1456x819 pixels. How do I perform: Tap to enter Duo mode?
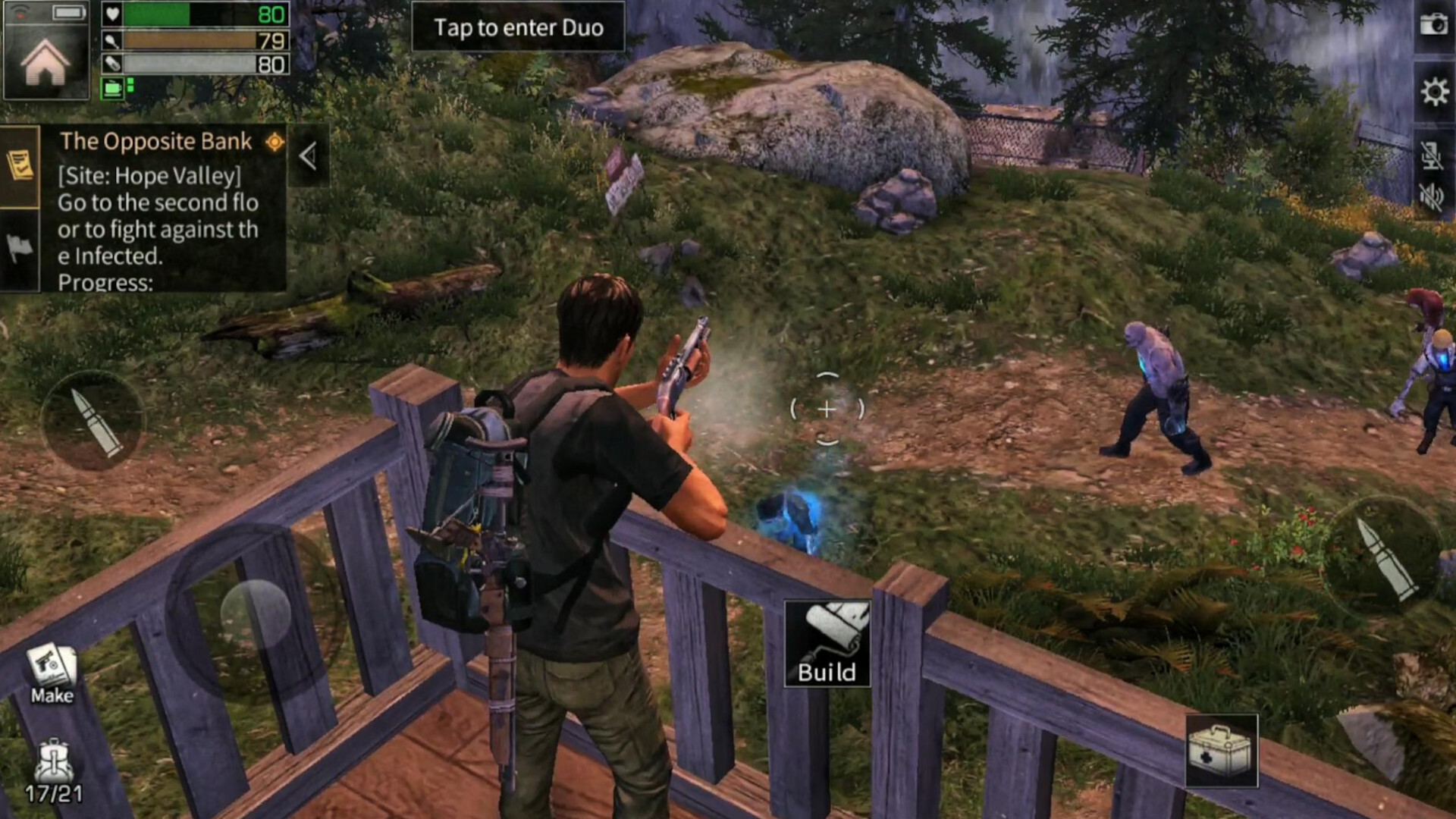[x=518, y=27]
